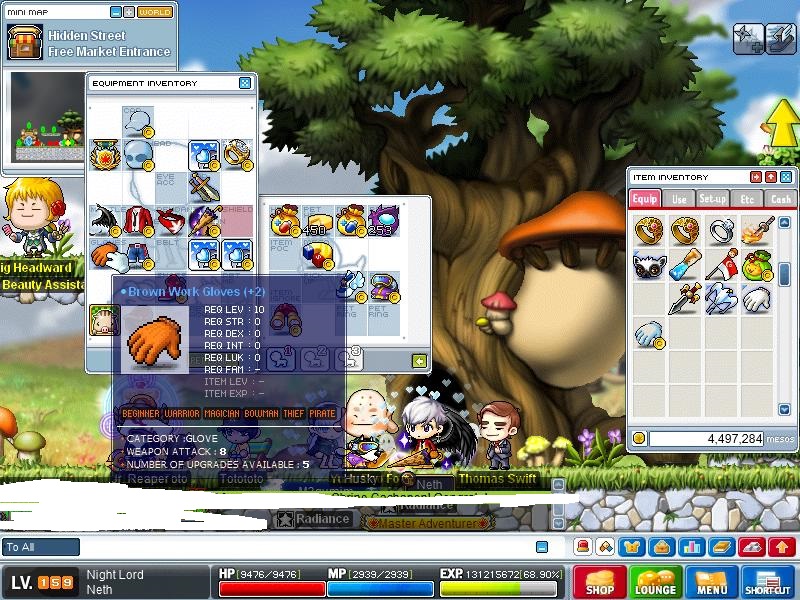Select the equipped red overcoat slot
Image resolution: width=800 pixels, height=600 pixels.
click(x=138, y=219)
